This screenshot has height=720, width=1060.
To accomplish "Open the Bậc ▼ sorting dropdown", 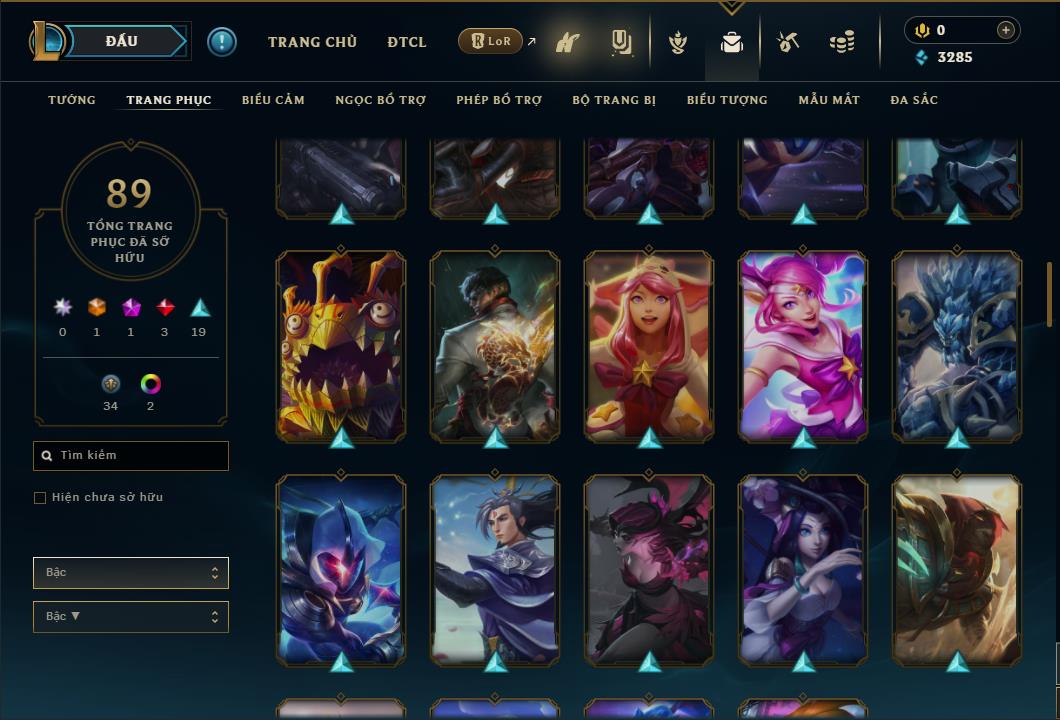I will pyautogui.click(x=131, y=617).
